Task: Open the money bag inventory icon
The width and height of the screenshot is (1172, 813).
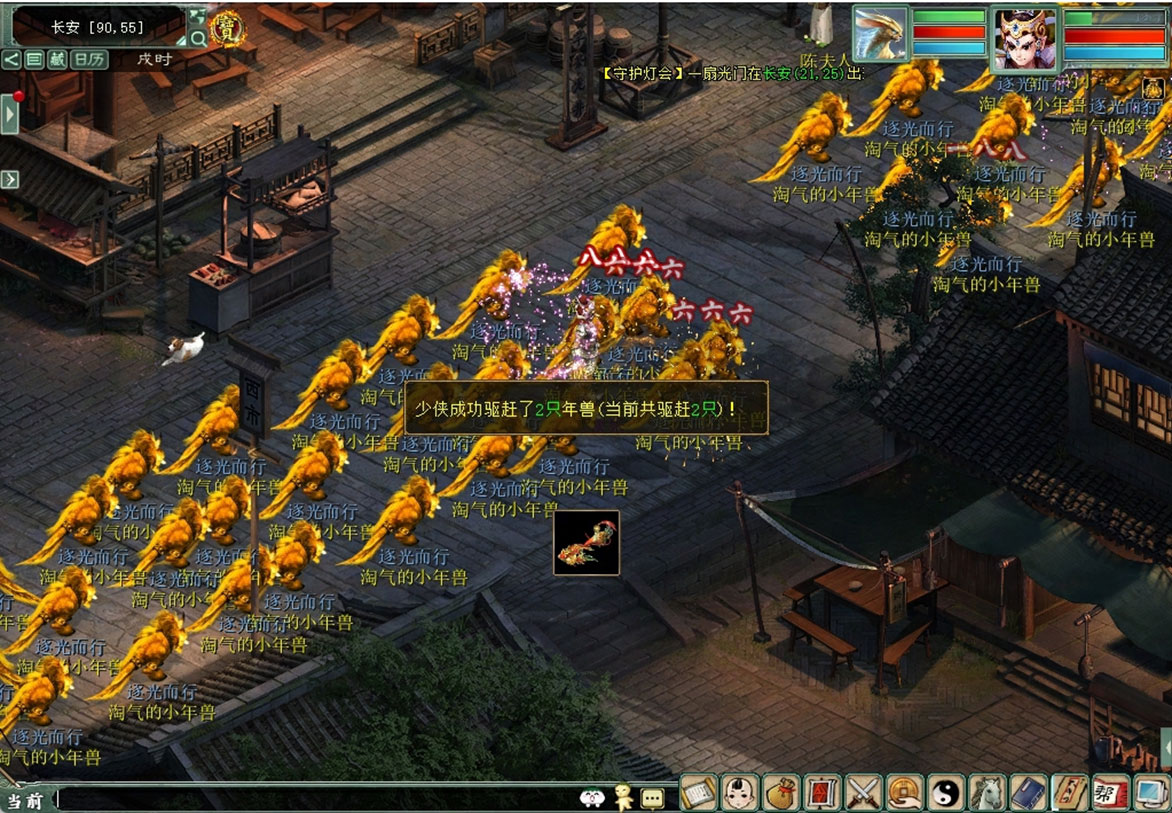Action: tap(780, 793)
